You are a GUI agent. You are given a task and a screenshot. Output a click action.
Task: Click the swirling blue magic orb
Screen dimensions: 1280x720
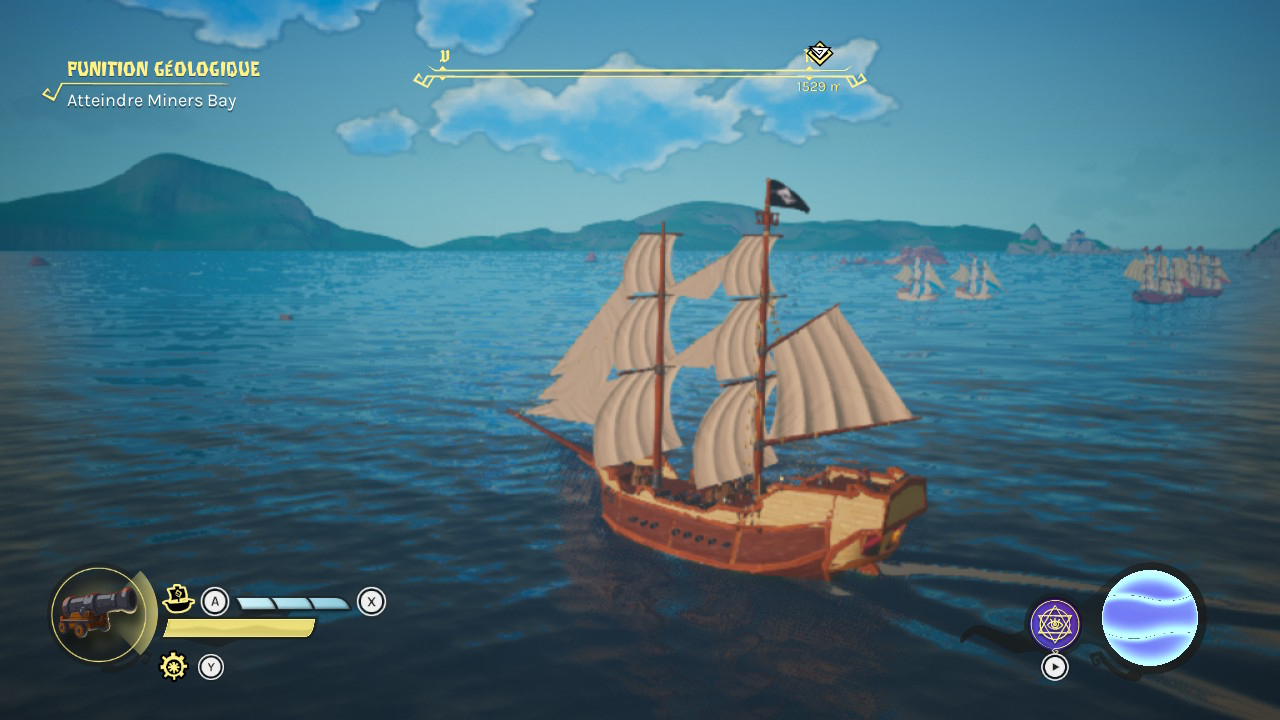pos(1149,618)
